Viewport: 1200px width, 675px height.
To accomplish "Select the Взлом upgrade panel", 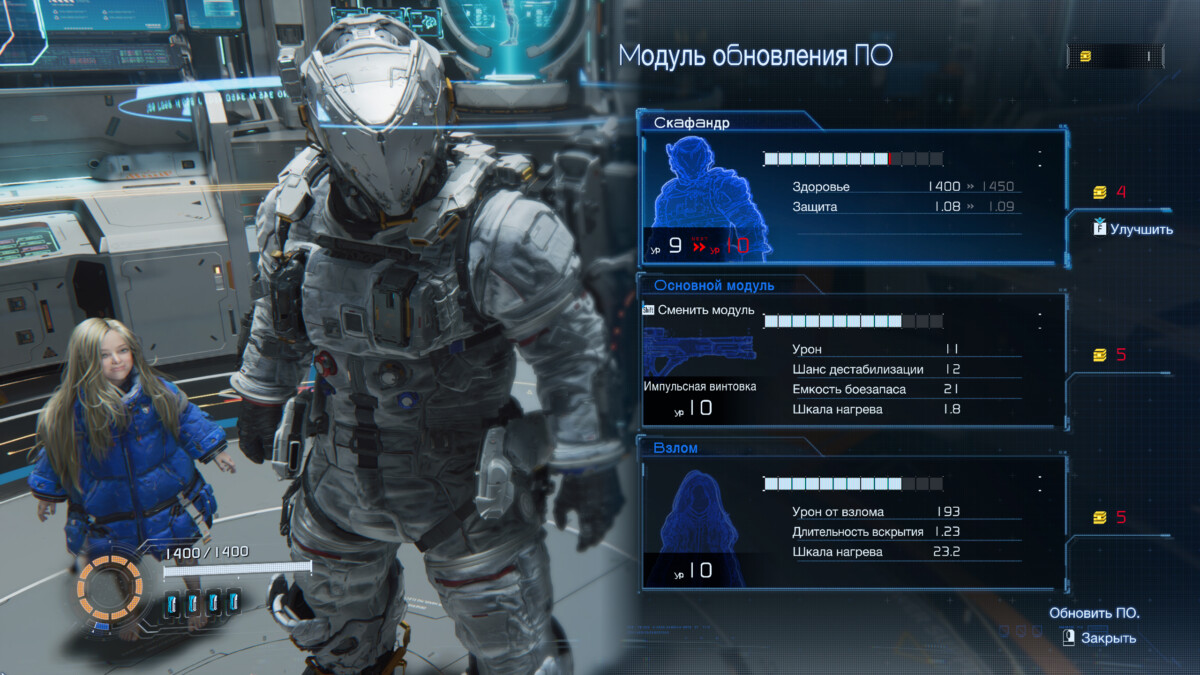I will click(850, 518).
